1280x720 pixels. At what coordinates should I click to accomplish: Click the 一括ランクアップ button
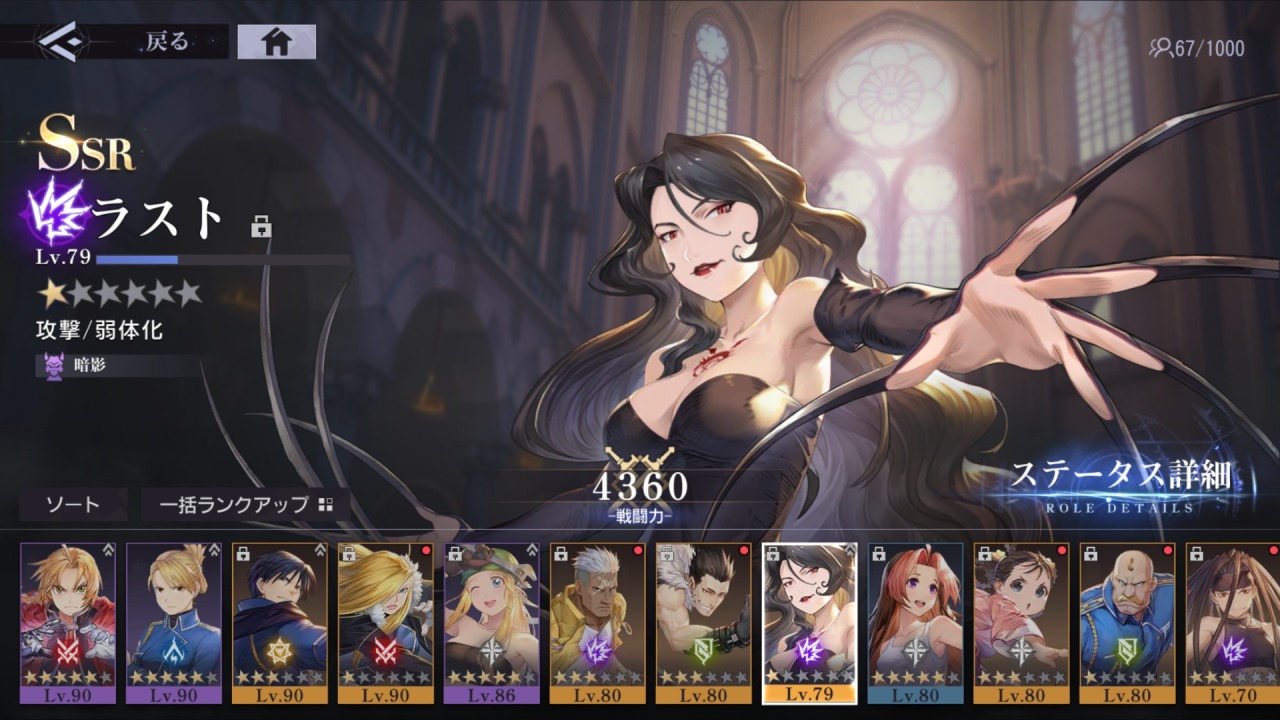point(245,505)
